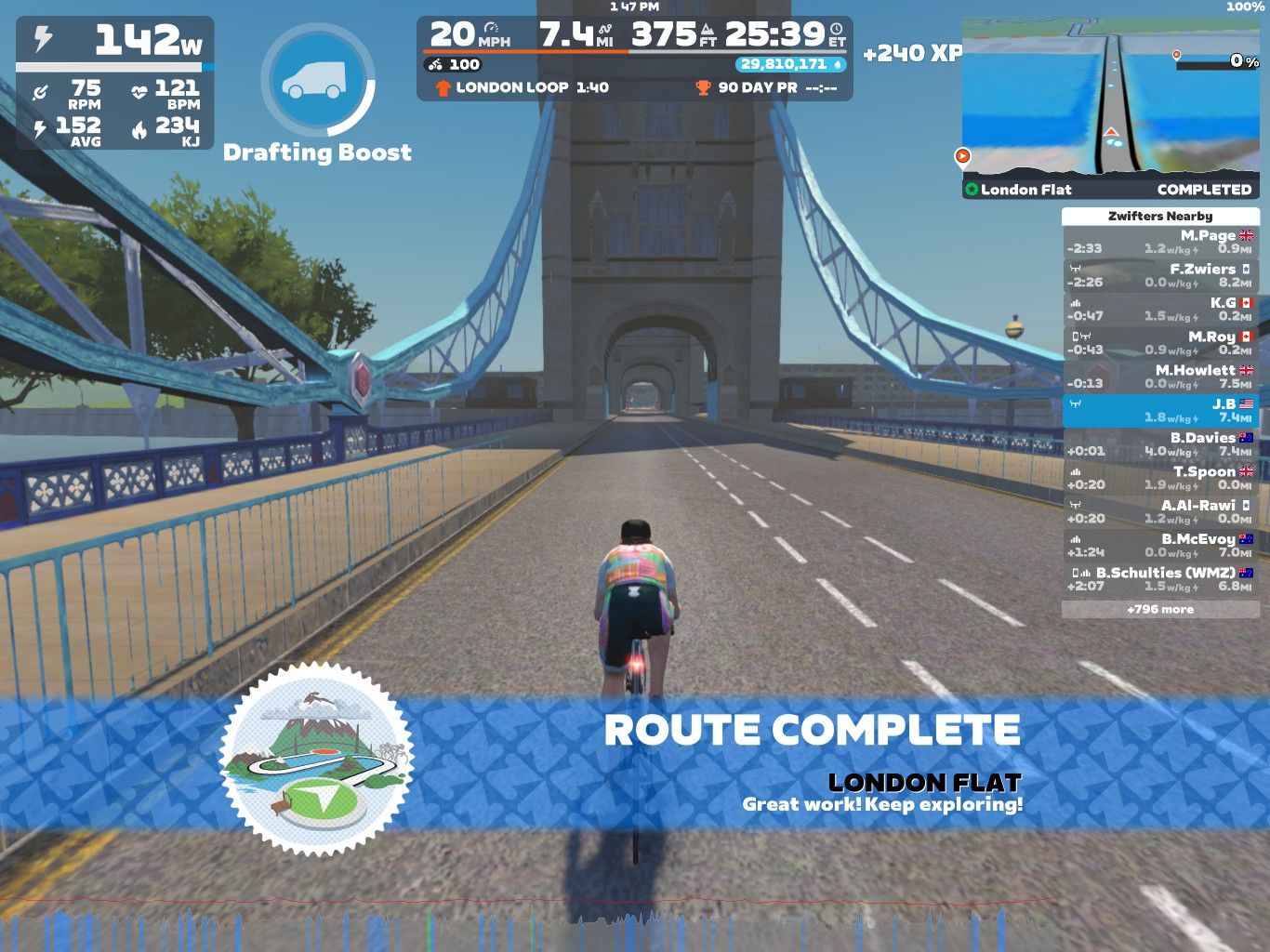This screenshot has width=1270, height=952.
Task: Open the London Flat route badge
Action: (317, 758)
